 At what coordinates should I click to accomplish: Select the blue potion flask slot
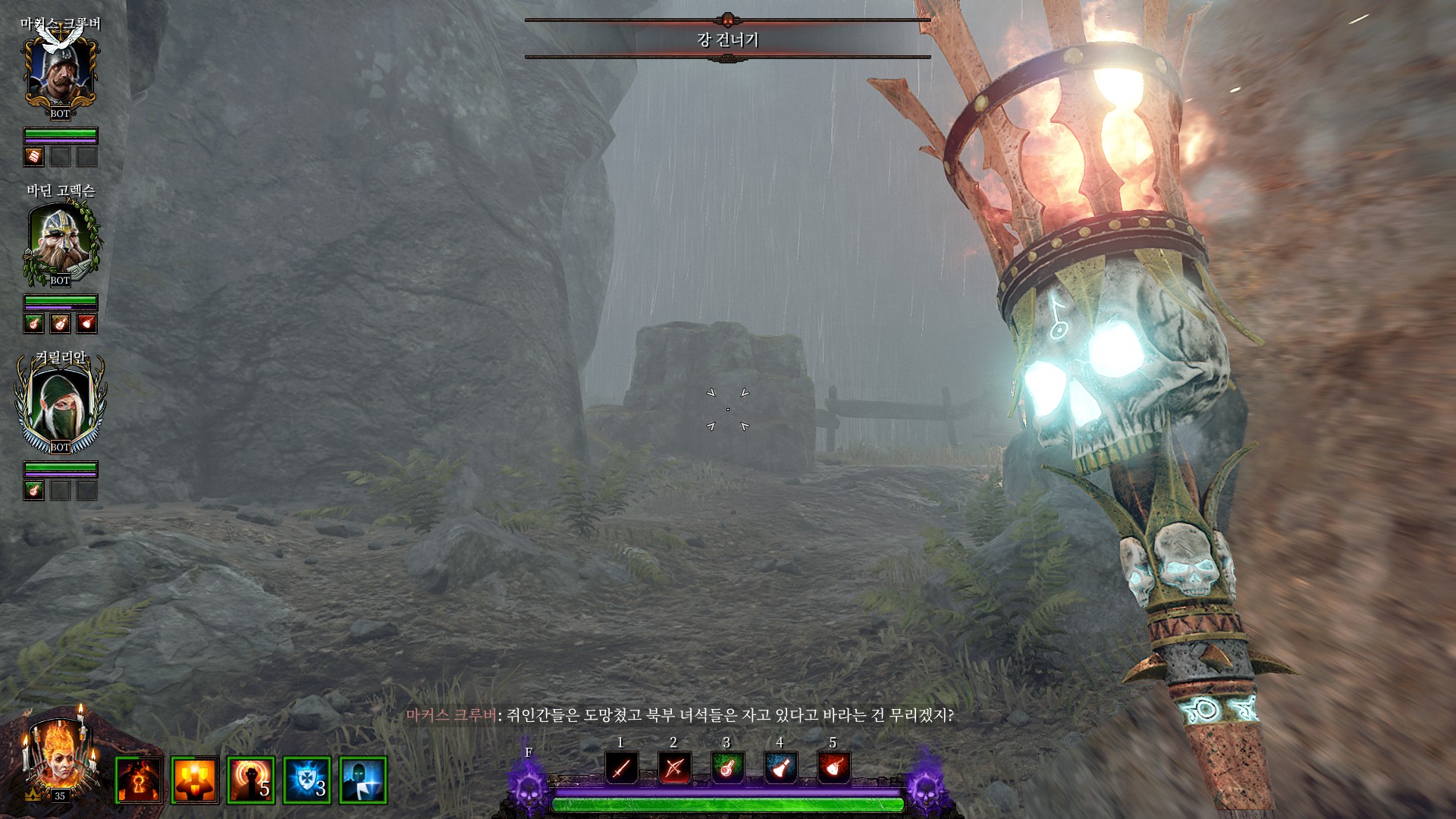[x=780, y=769]
